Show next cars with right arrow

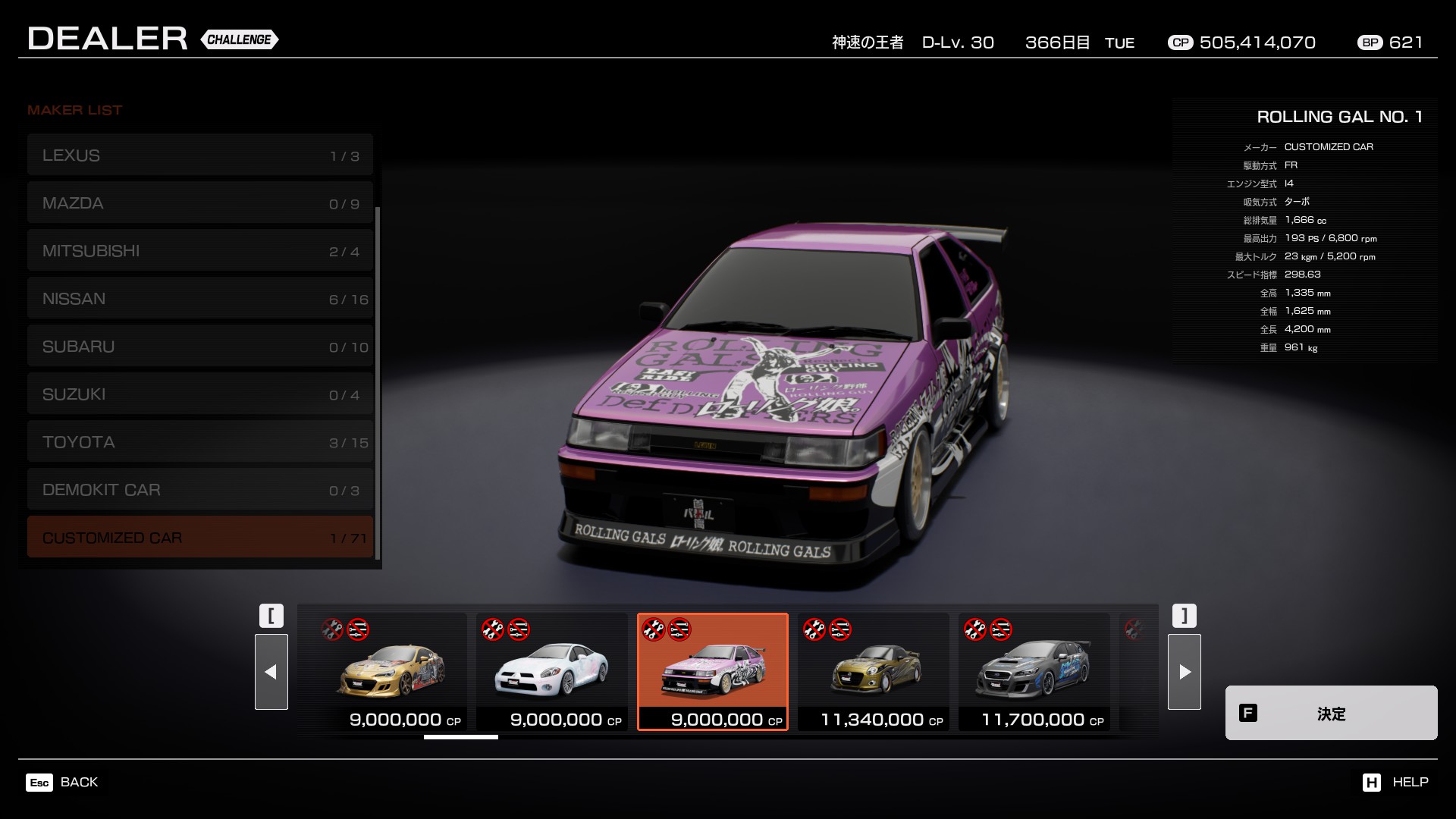click(x=1184, y=672)
